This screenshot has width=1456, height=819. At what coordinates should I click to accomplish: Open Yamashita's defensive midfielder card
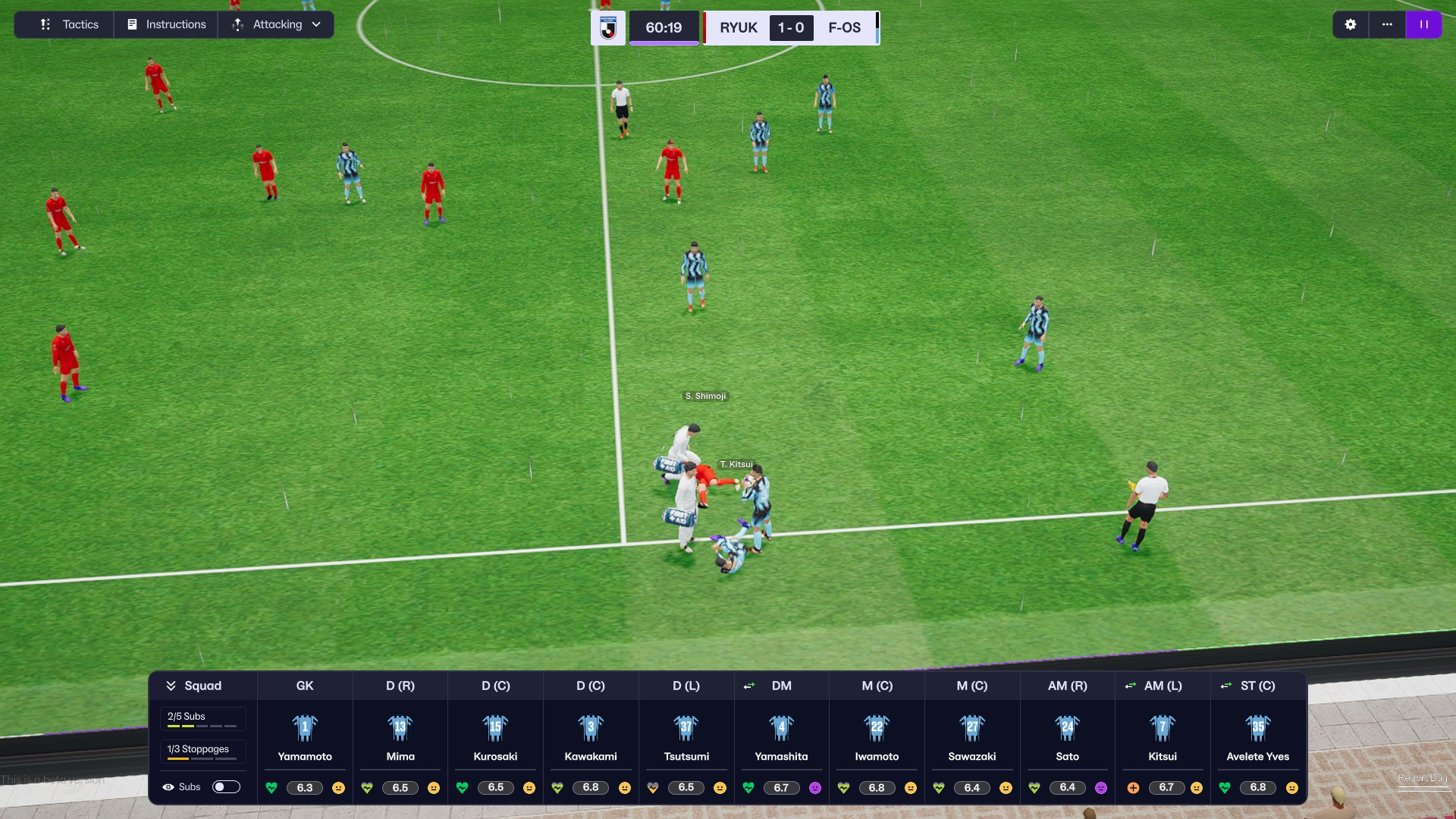[x=781, y=737]
